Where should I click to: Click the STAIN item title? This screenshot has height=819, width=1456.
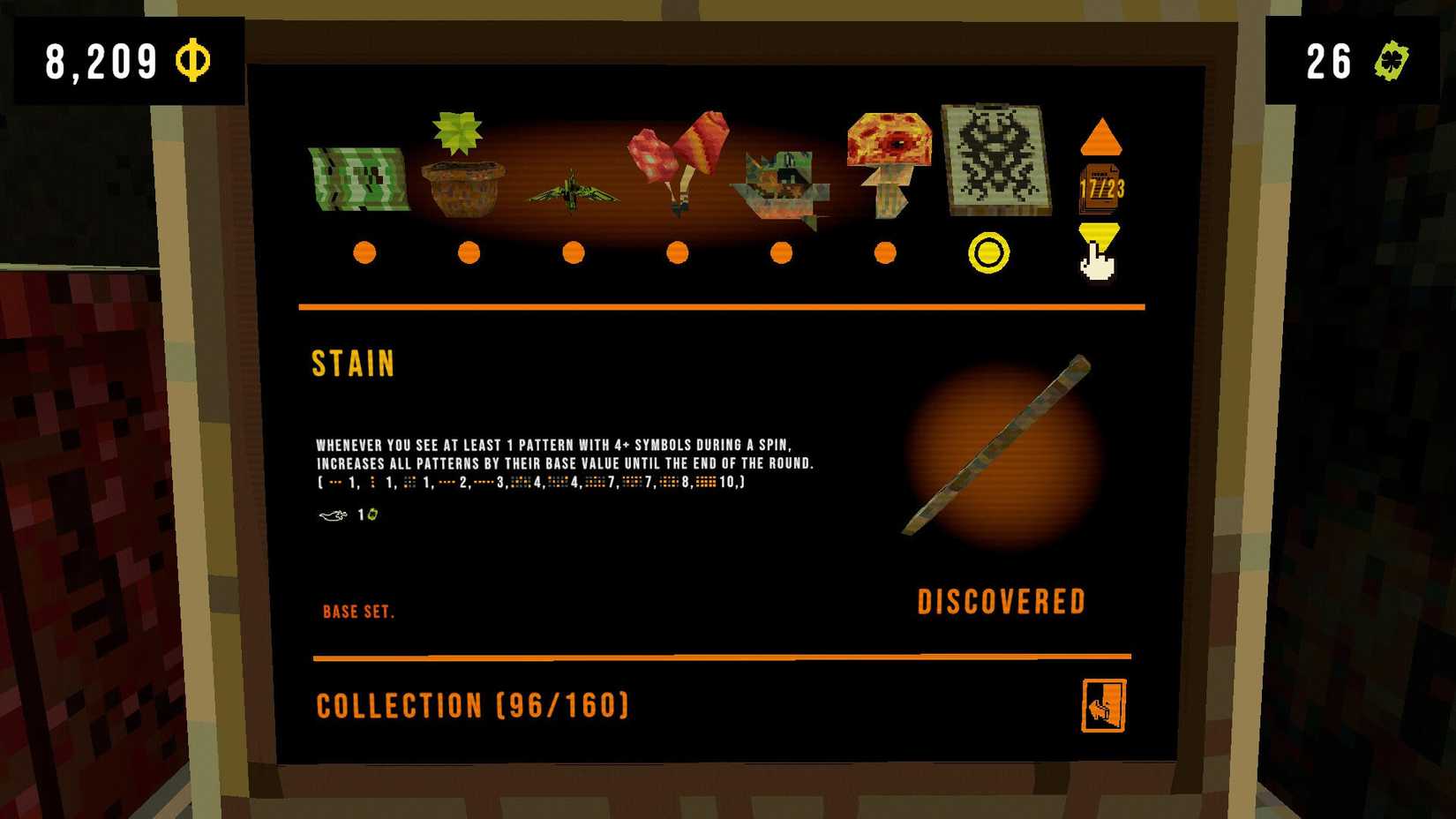pyautogui.click(x=353, y=364)
